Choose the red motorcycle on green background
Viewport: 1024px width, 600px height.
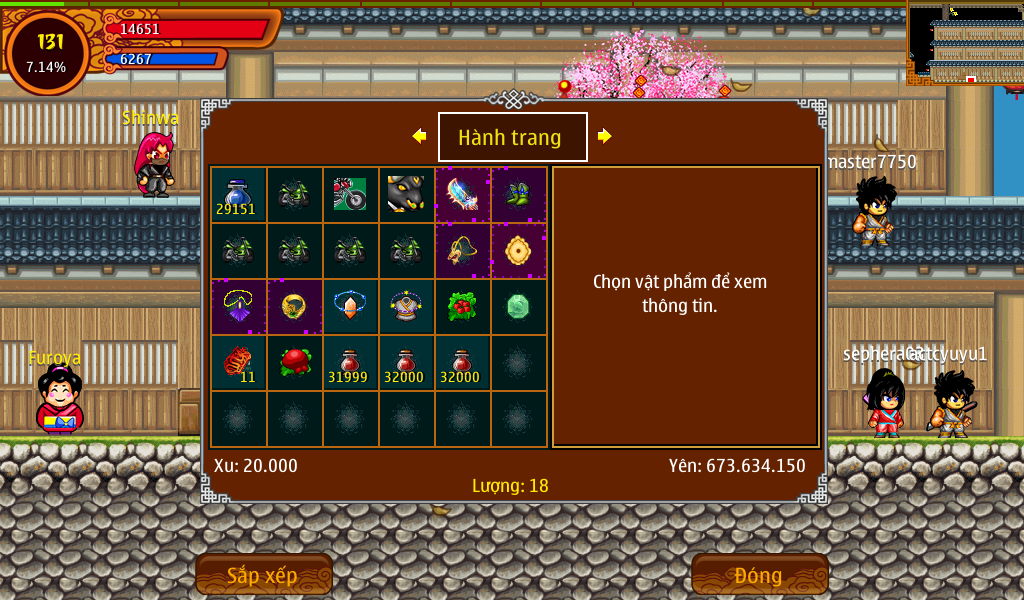click(x=350, y=195)
